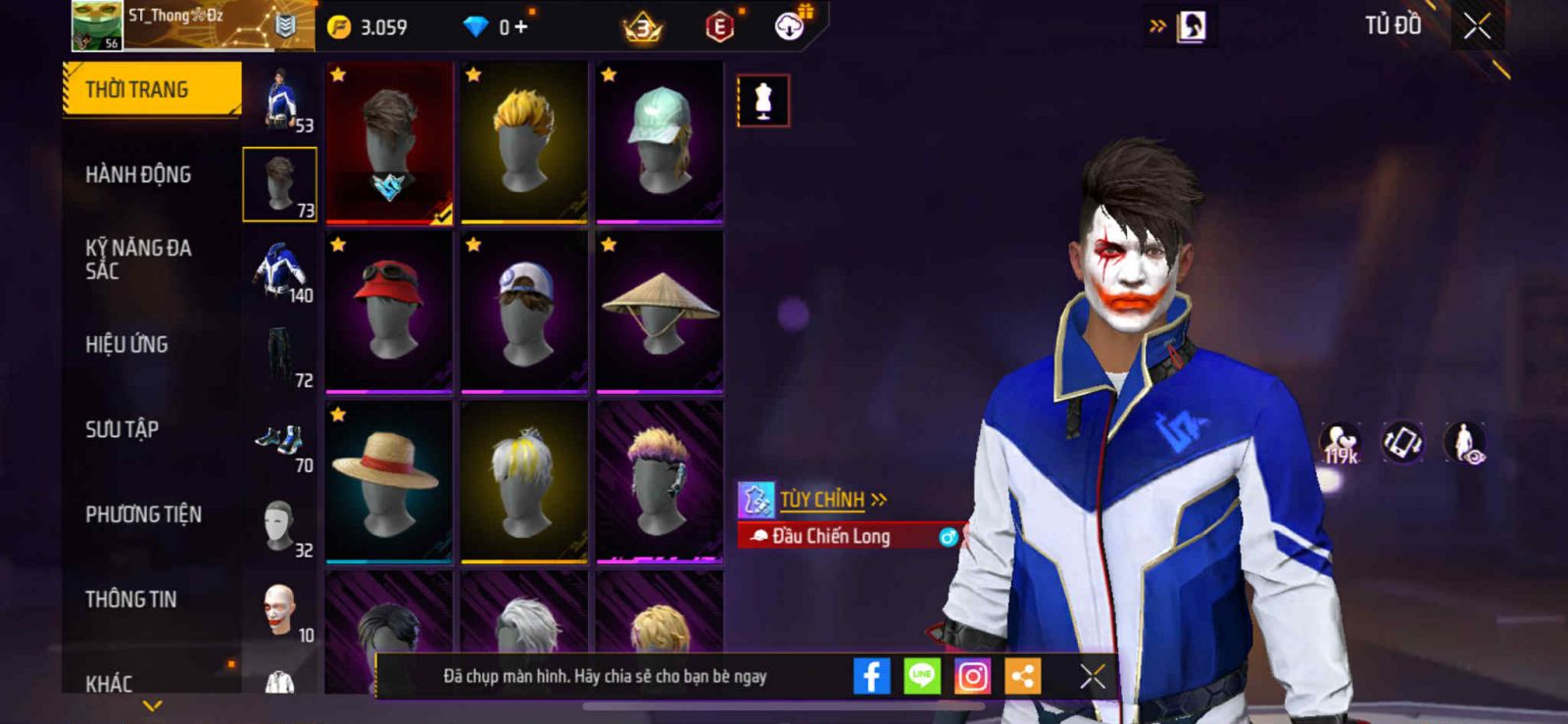
Task: Share screenshot to Facebook
Action: click(870, 676)
